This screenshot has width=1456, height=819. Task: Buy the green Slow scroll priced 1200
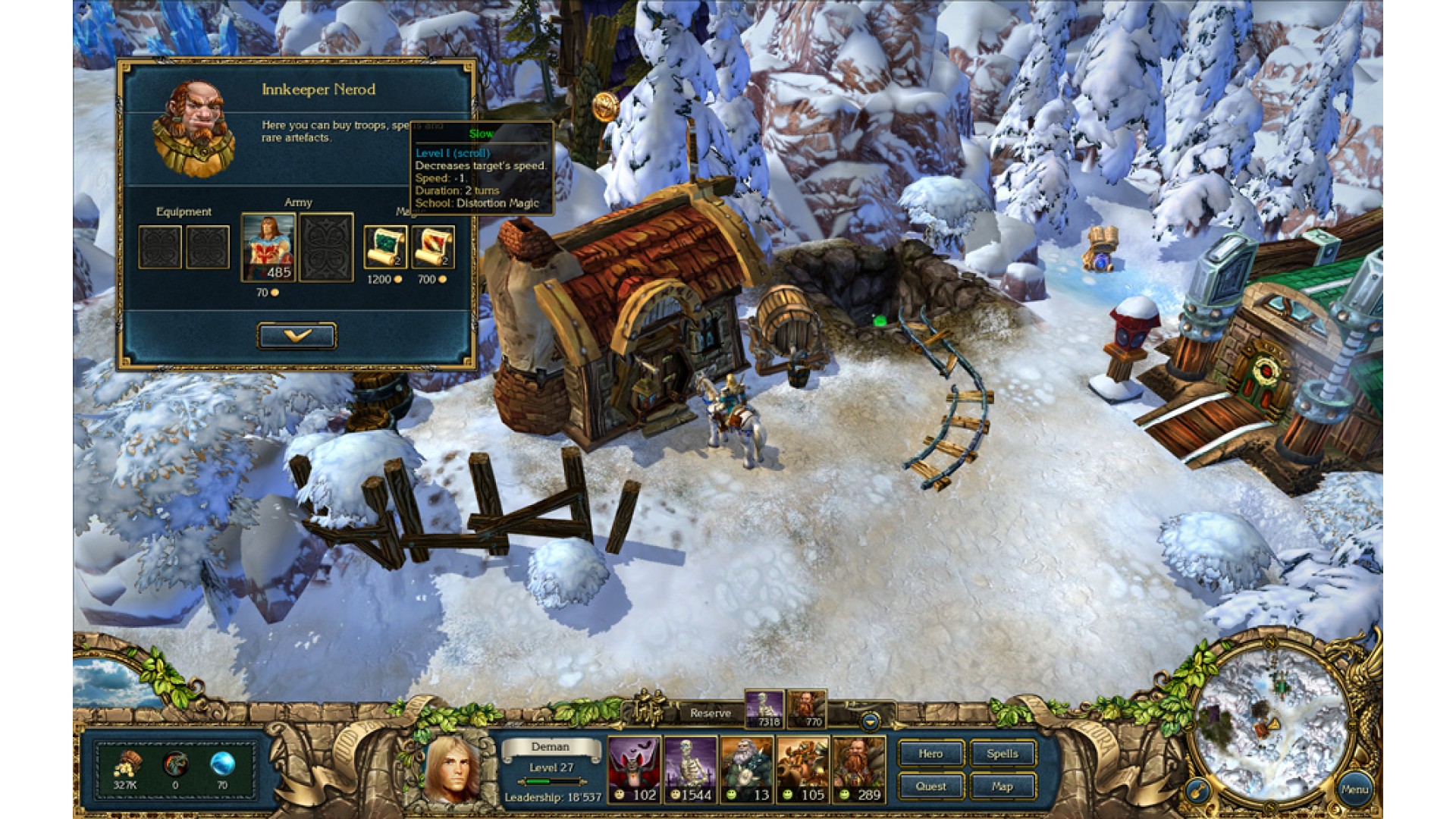pyautogui.click(x=385, y=247)
